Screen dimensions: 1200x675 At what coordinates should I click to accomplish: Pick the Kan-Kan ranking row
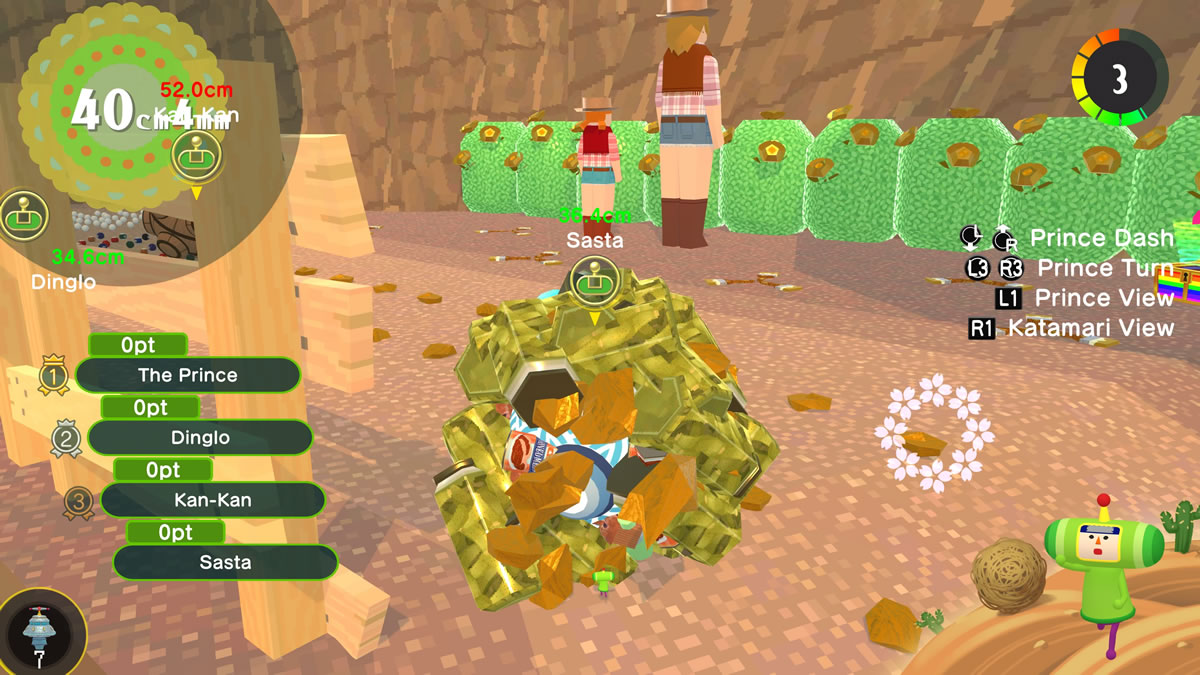pyautogui.click(x=212, y=500)
